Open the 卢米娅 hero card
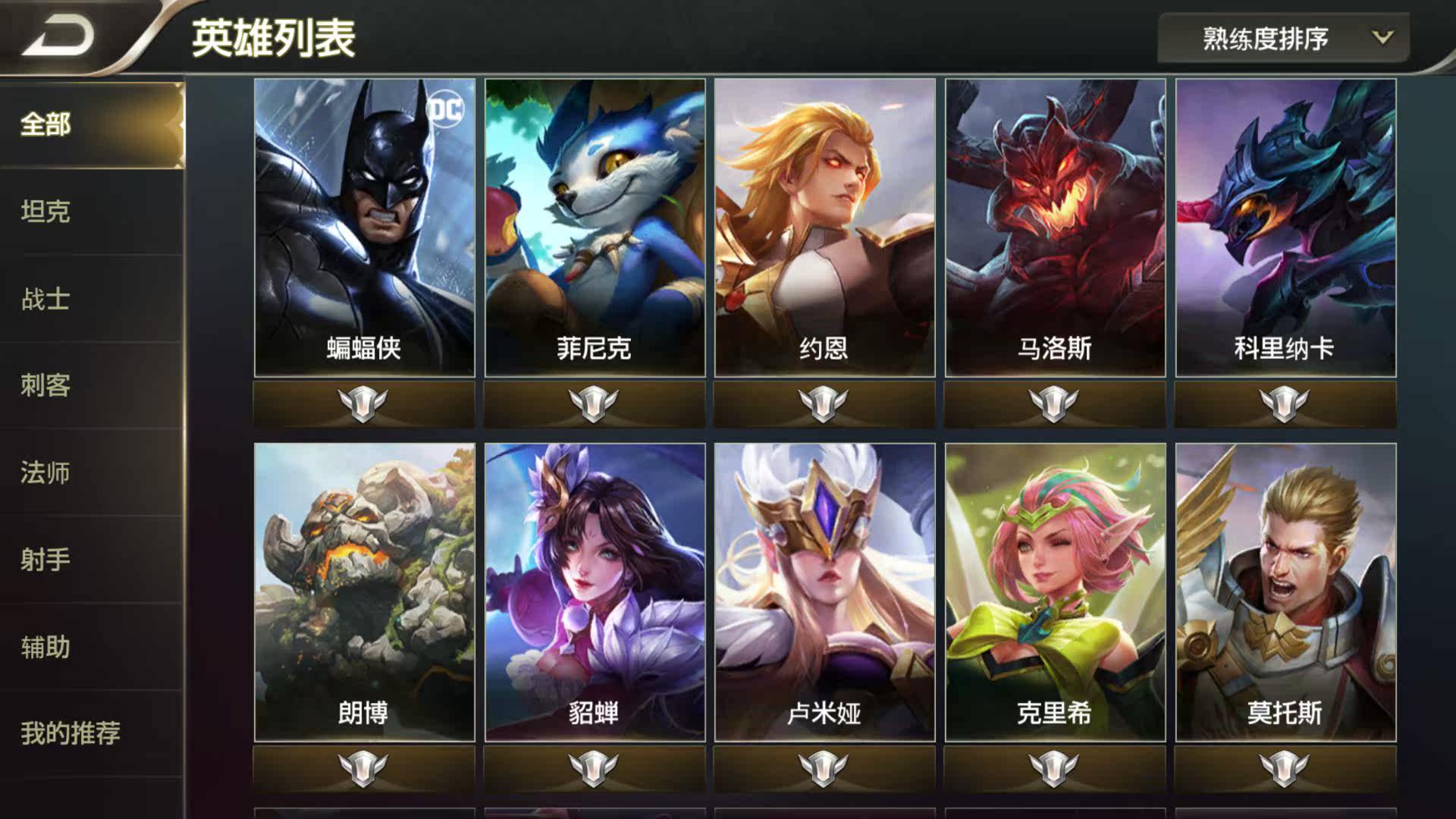This screenshot has width=1456, height=819. point(824,591)
